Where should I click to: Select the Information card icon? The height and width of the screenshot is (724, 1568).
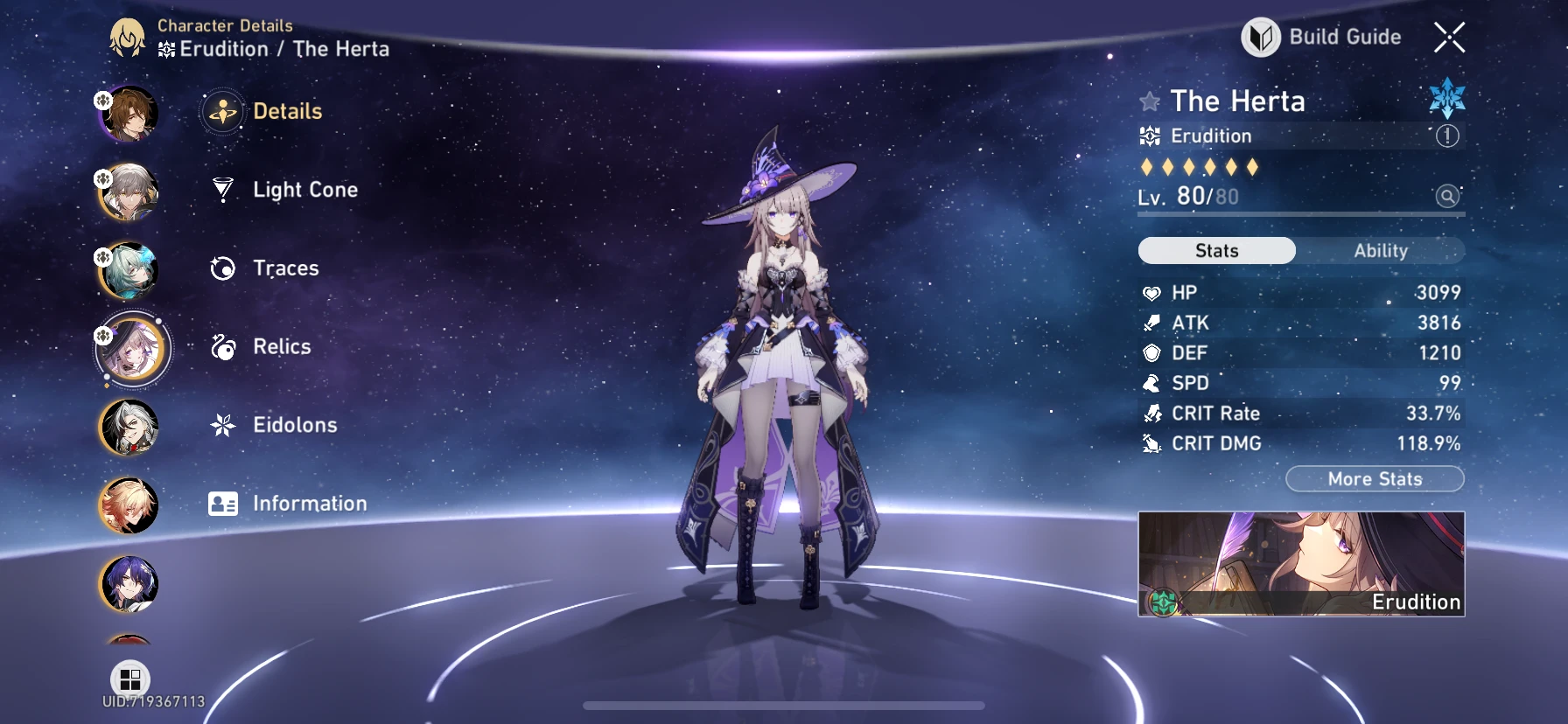tap(223, 503)
